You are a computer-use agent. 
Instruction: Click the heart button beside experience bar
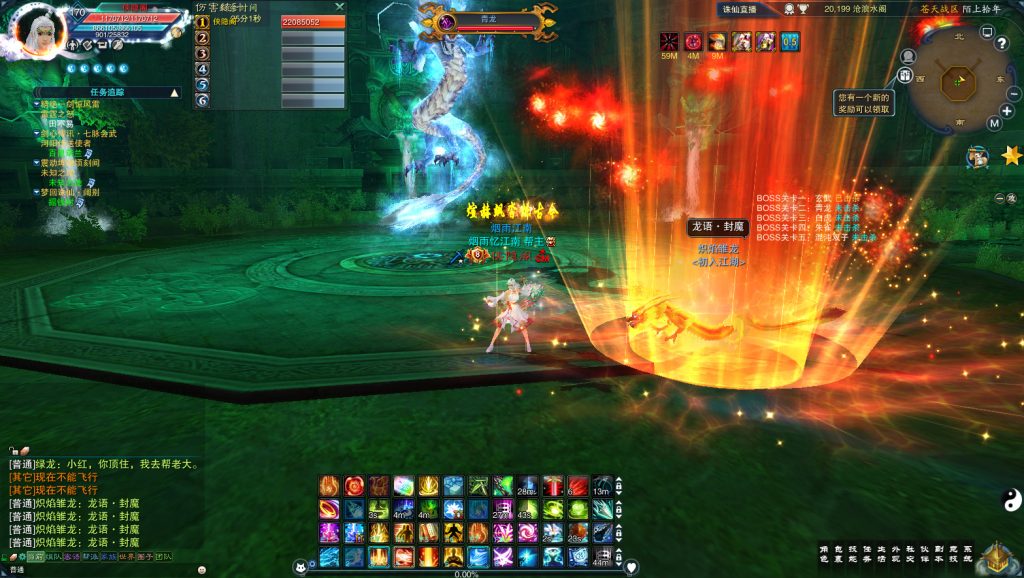[631, 567]
